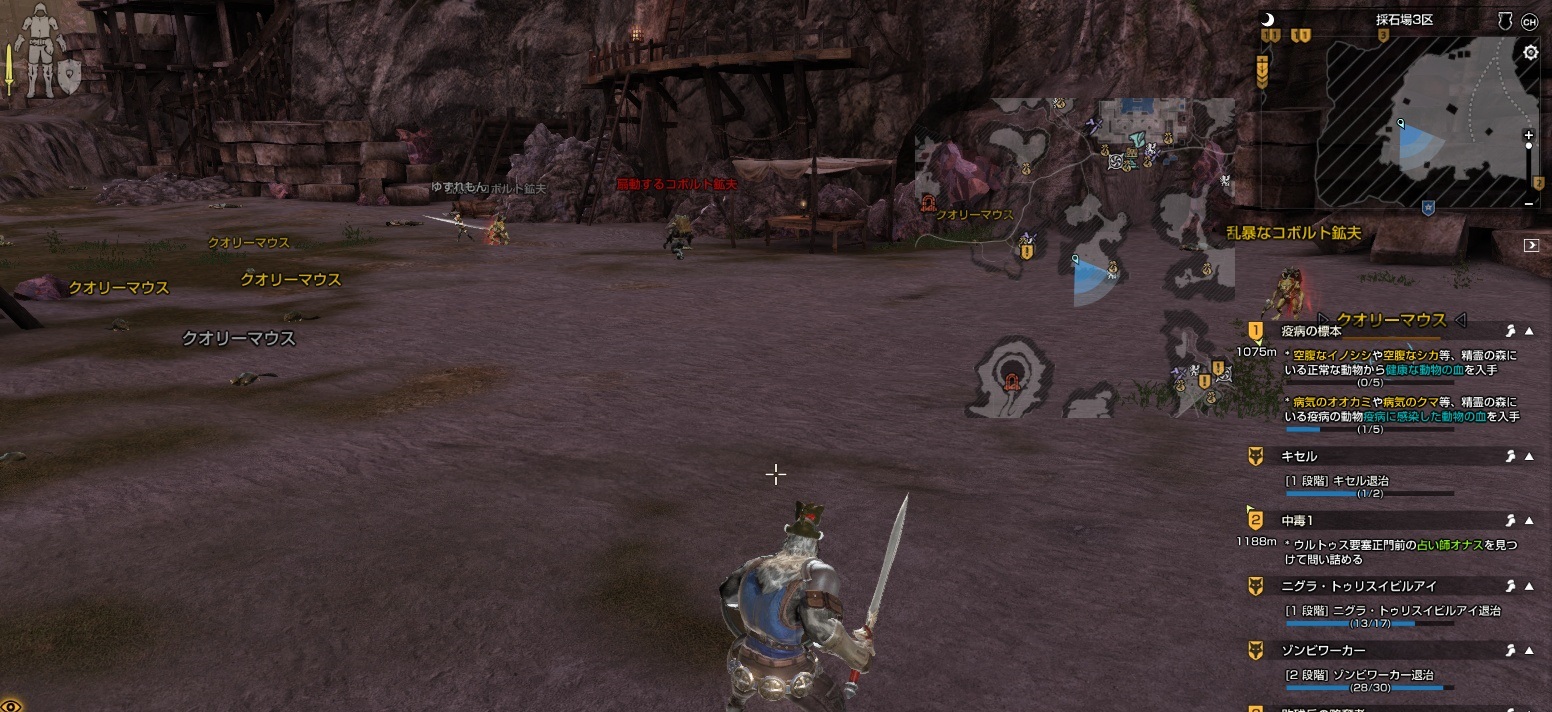Select the blue star marker below the minimap
The image size is (1552, 712).
click(1428, 207)
